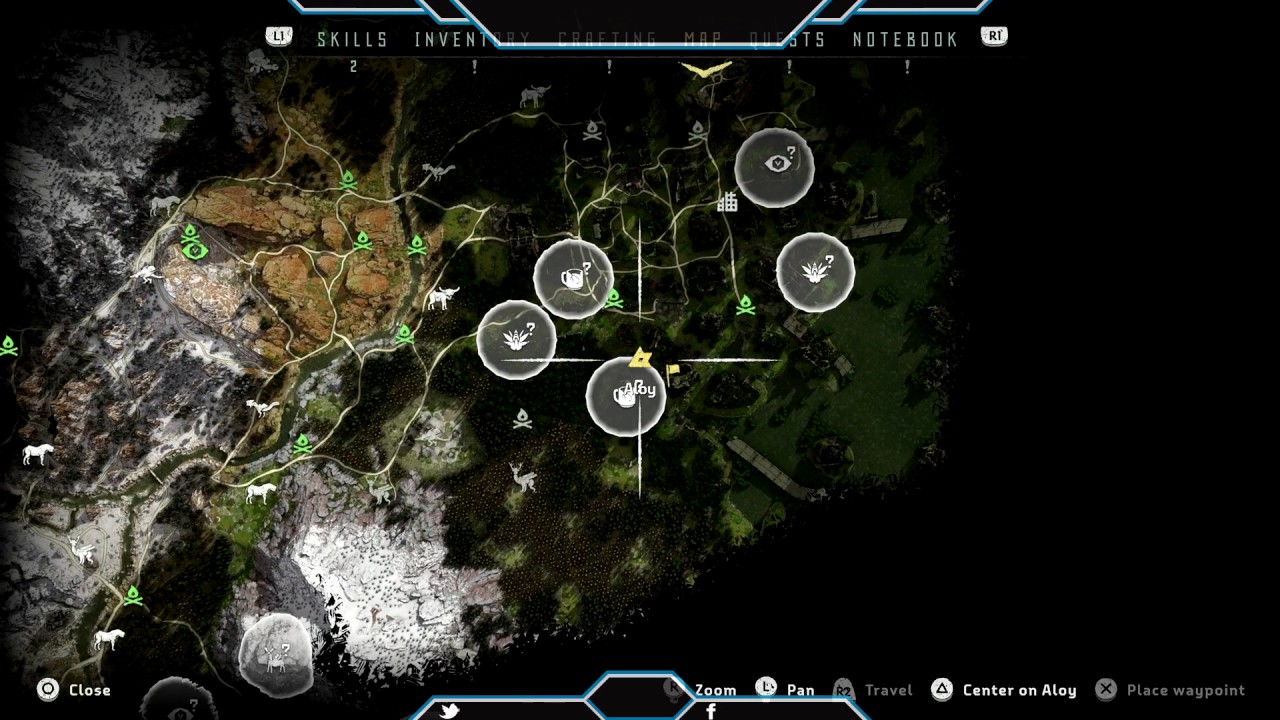Select the green eye campfire marker
This screenshot has width=1280, height=720.
click(193, 243)
